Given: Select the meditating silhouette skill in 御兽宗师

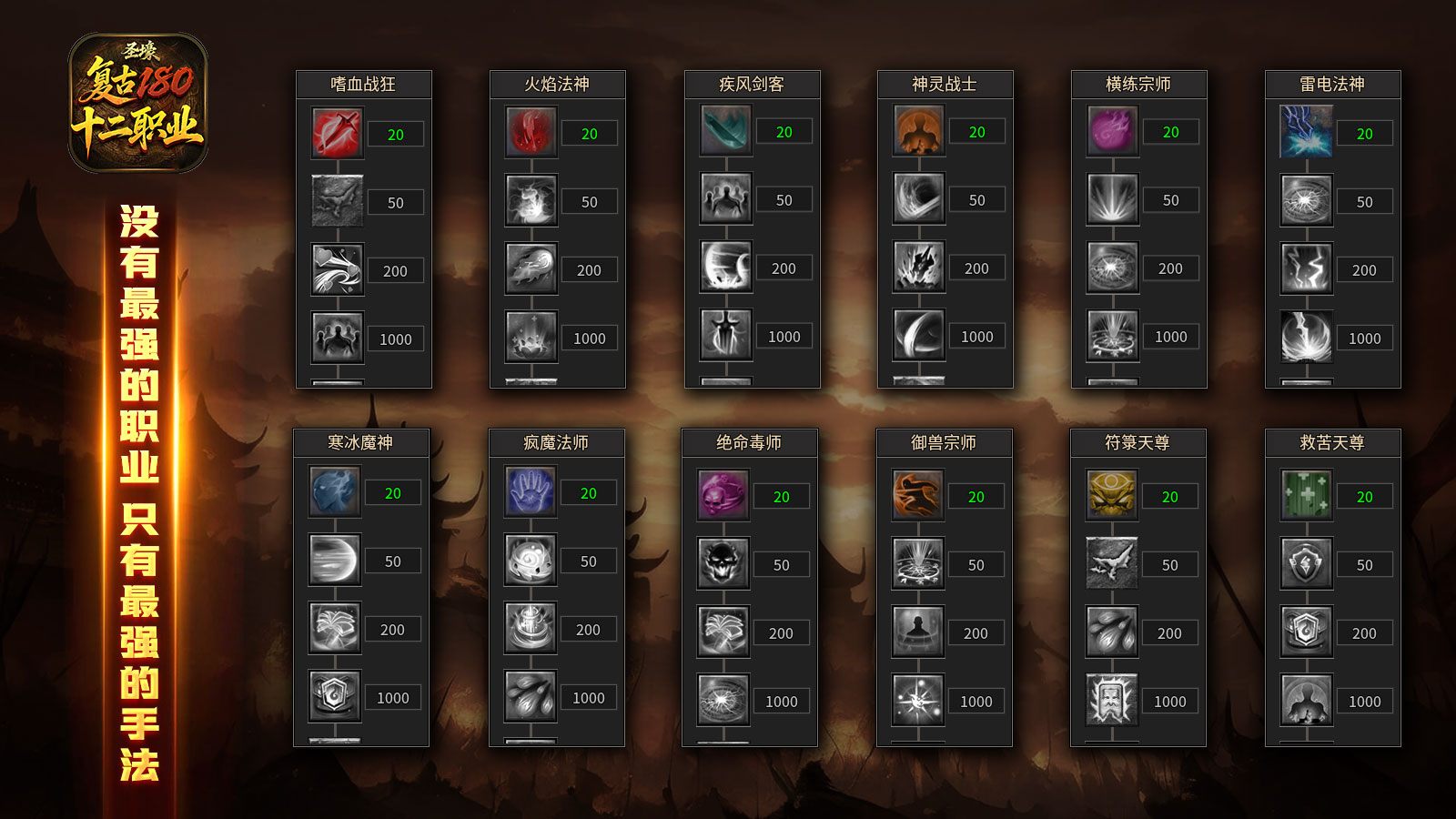Looking at the screenshot, I should tap(918, 632).
